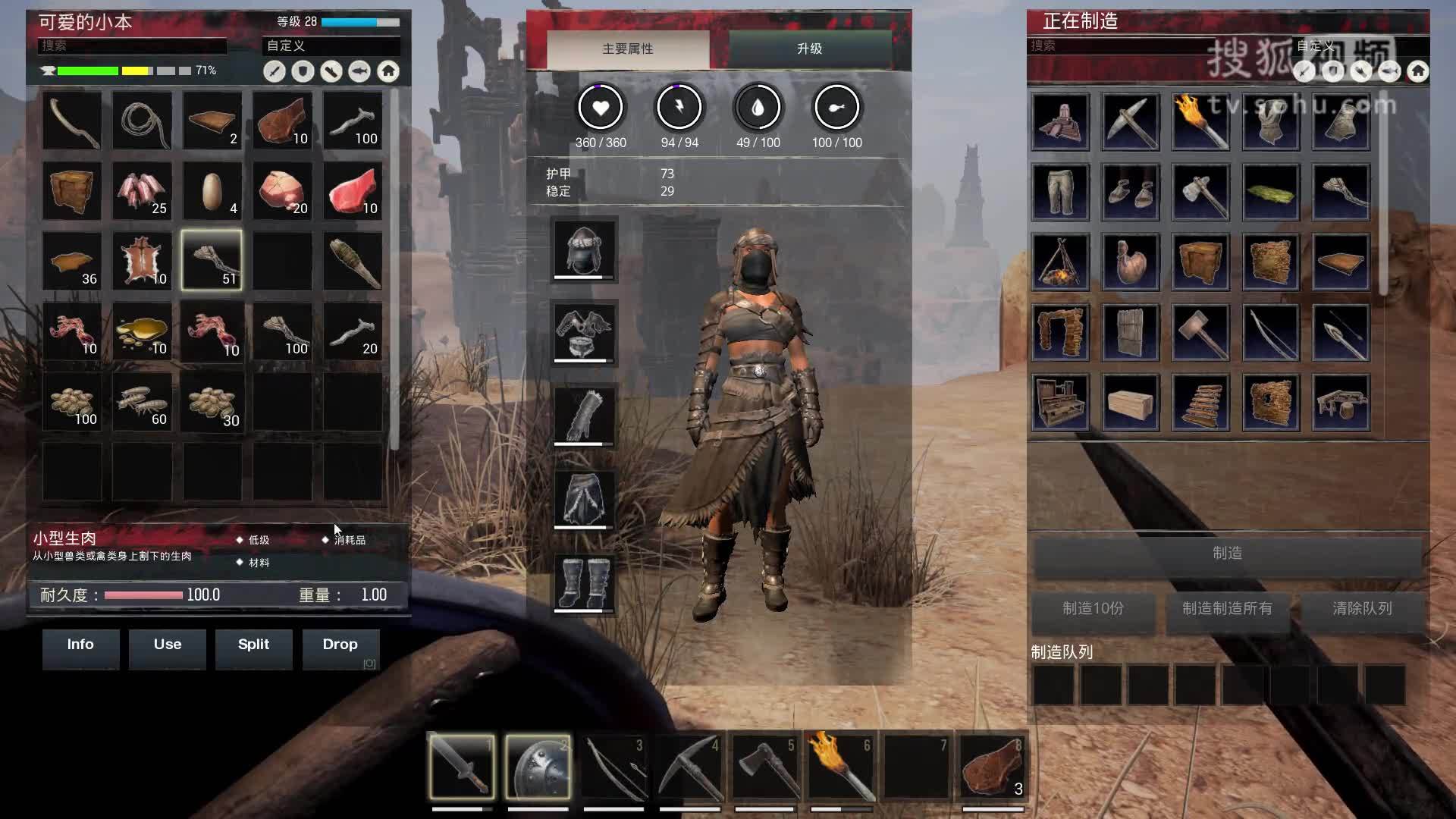Open the 主要属性 tab
1456x819 pixels.
click(x=628, y=49)
